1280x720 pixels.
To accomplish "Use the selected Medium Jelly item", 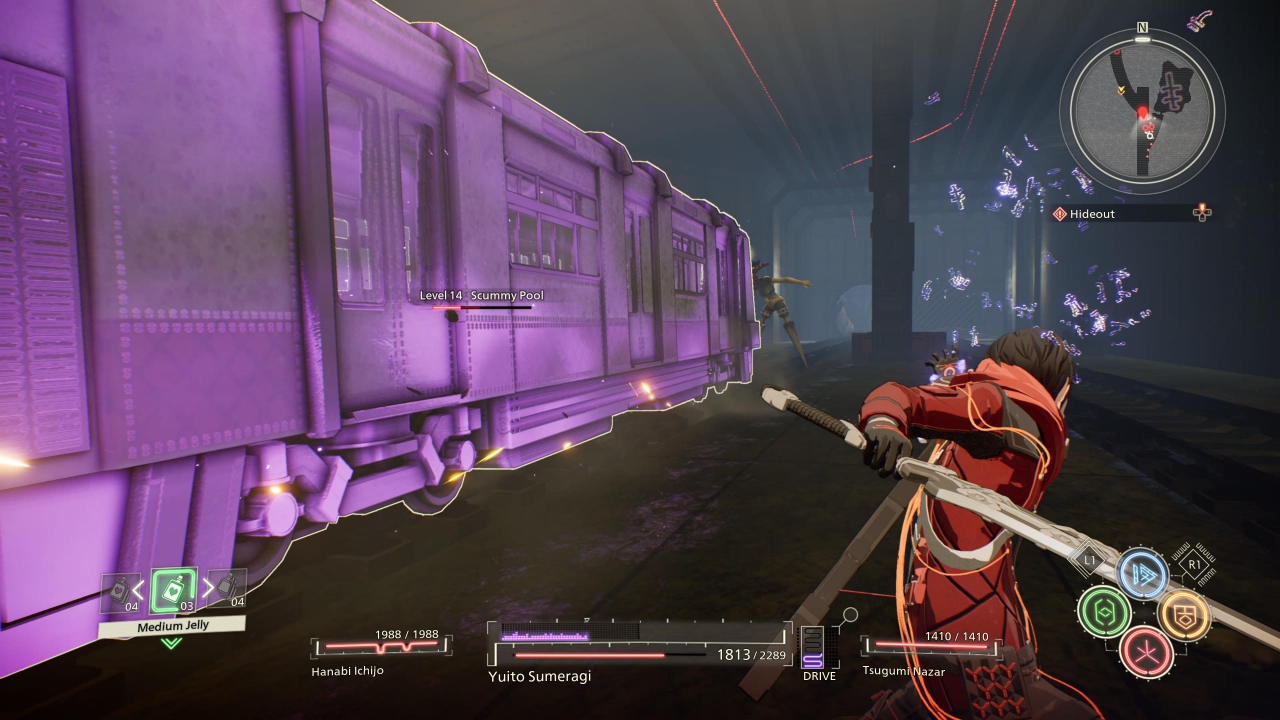I will 173,591.
